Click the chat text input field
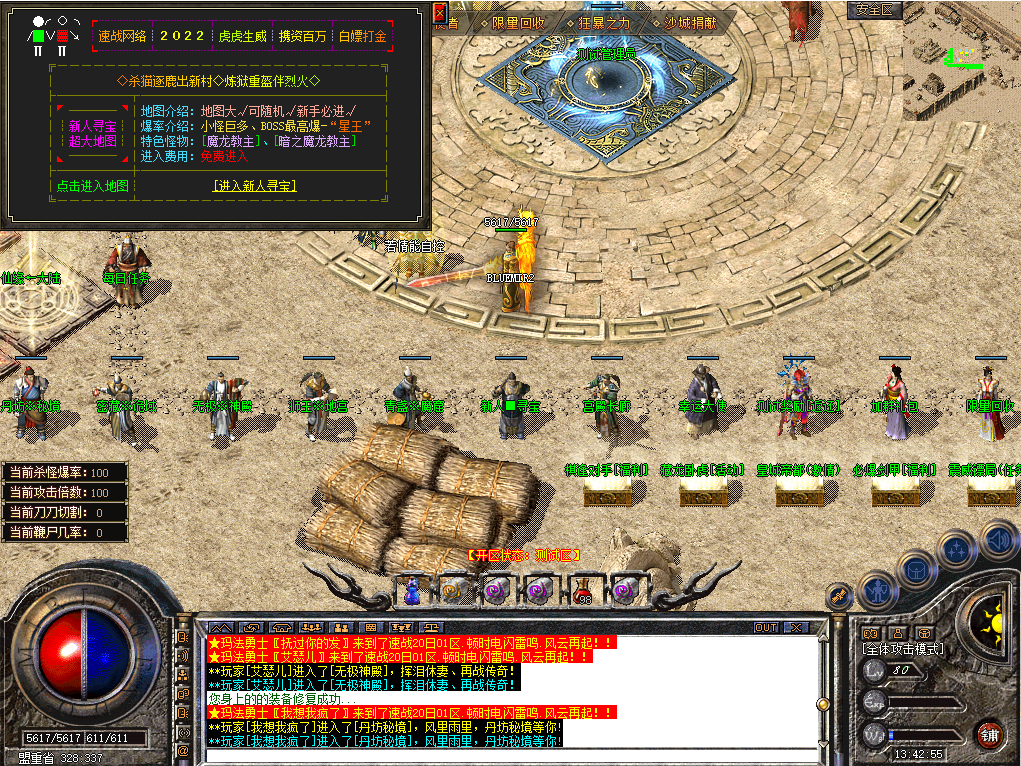The image size is (1021, 766). tap(510, 754)
